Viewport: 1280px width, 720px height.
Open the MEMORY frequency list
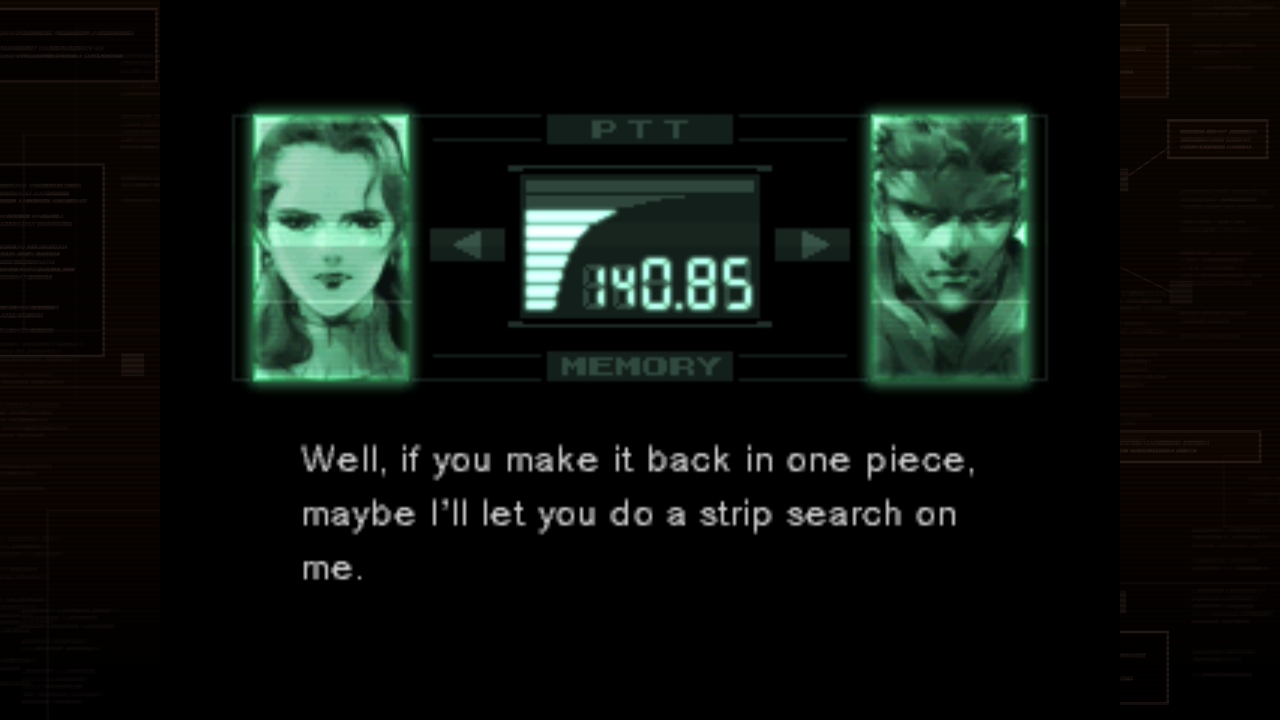tap(640, 366)
